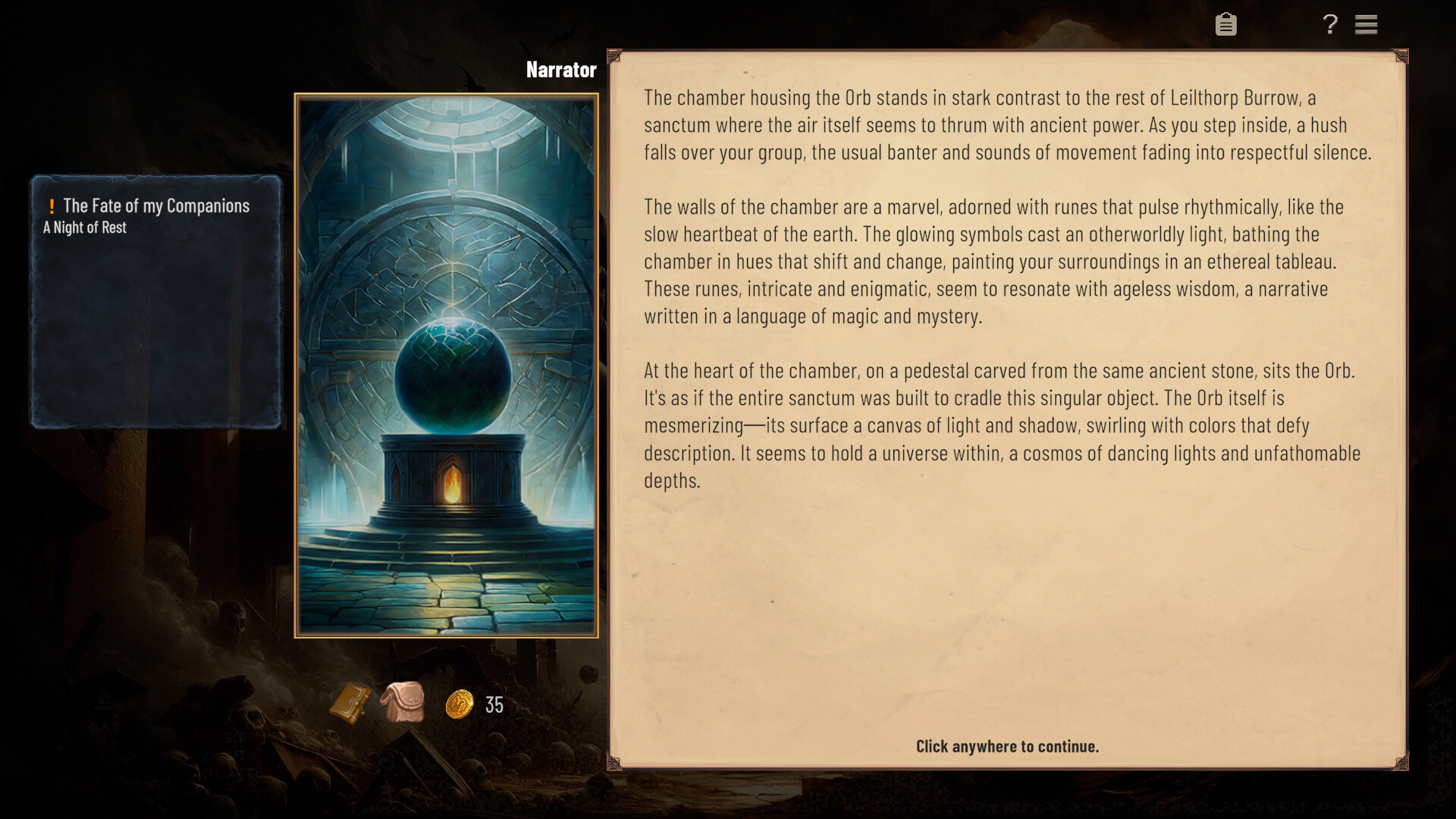
Task: Expand the game menu with the triple-bar icon
Action: pyautogui.click(x=1367, y=24)
